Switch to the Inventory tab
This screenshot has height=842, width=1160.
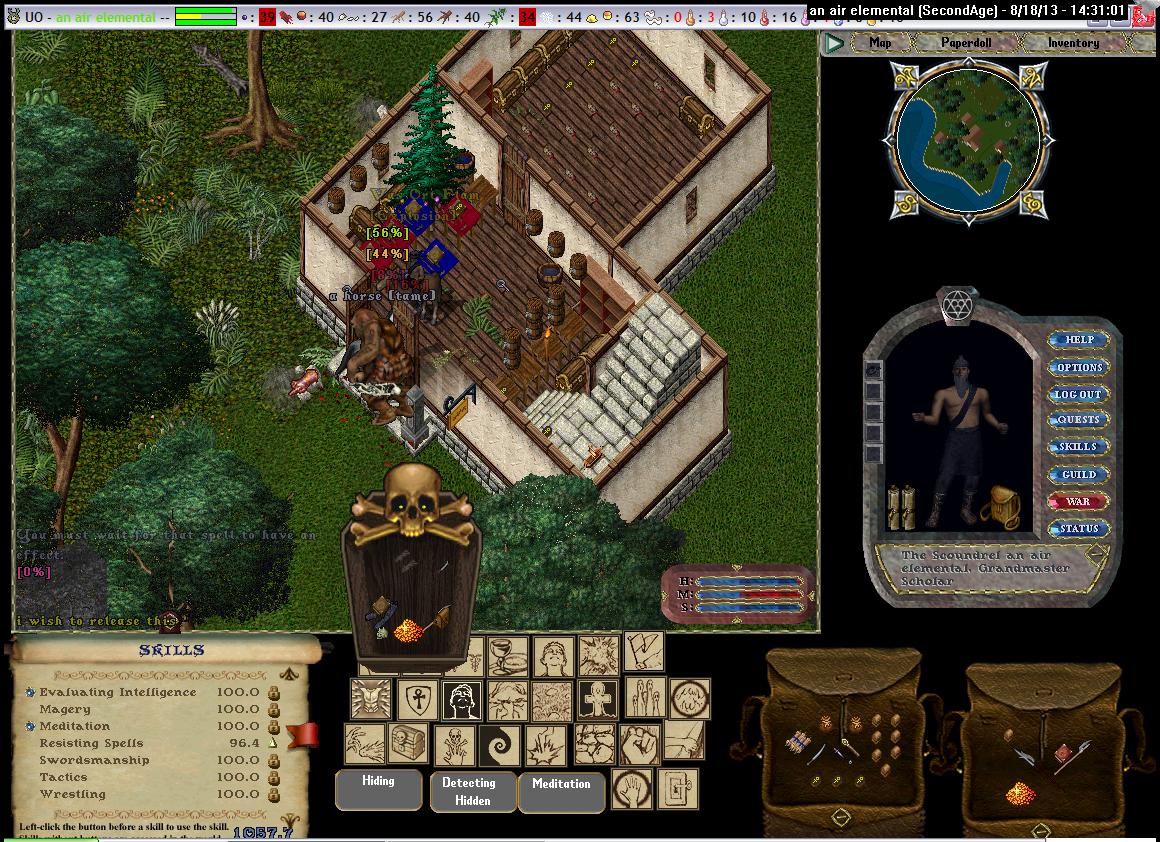[x=1073, y=43]
